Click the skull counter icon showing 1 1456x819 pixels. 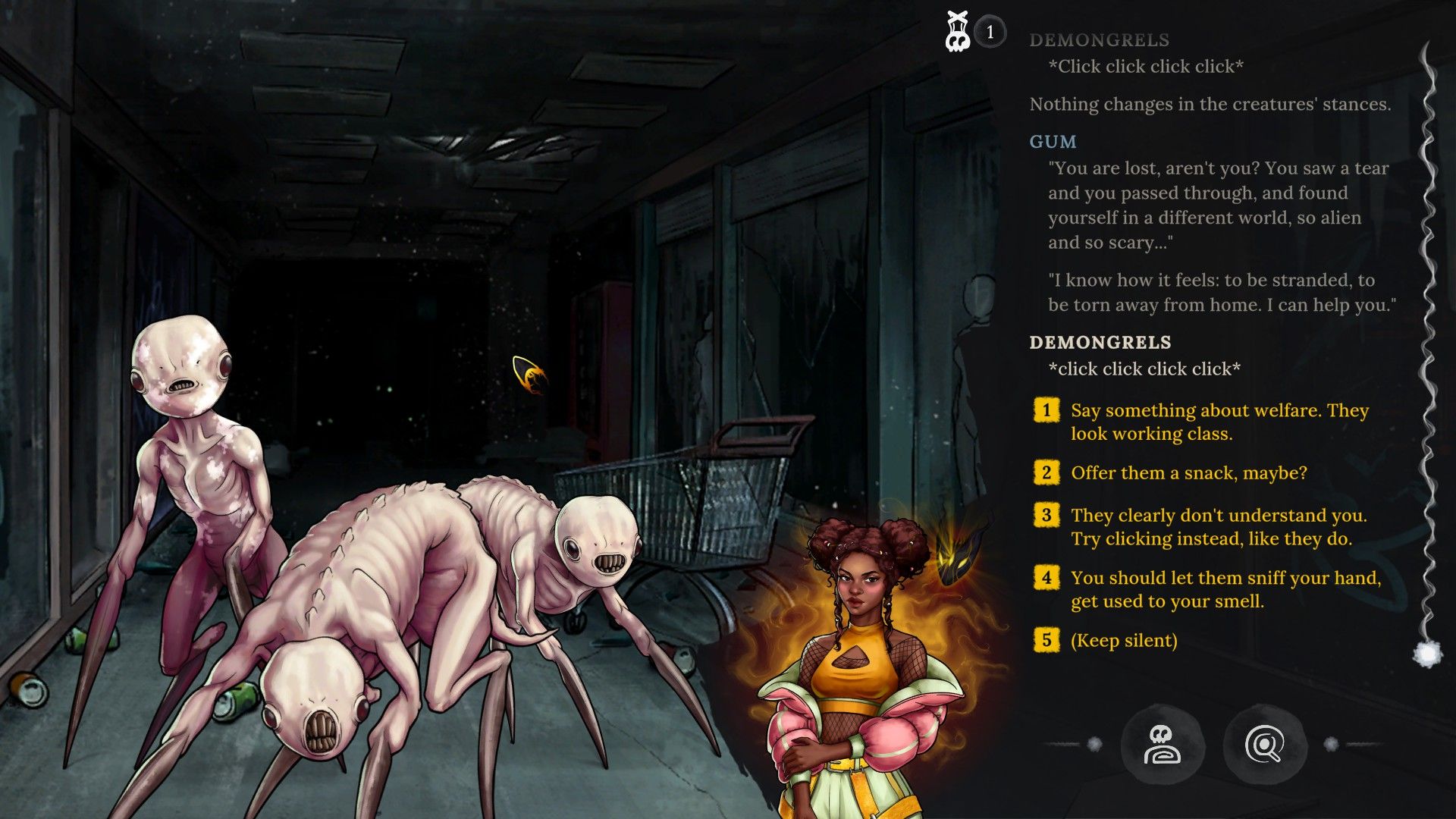pyautogui.click(x=959, y=32)
